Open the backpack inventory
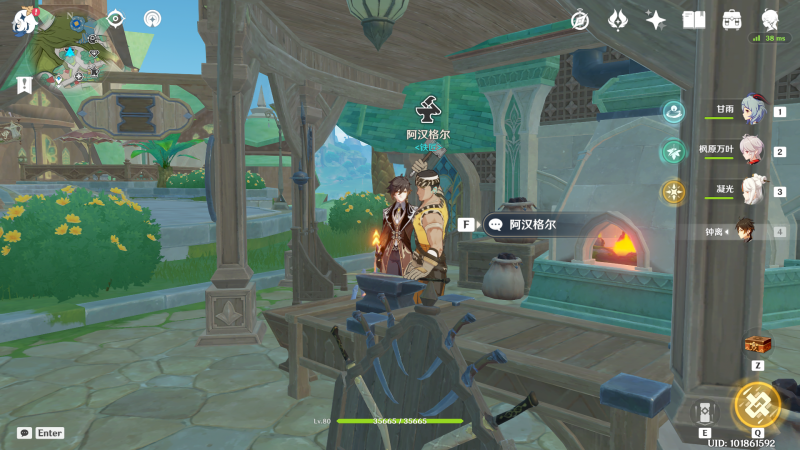 [x=732, y=19]
